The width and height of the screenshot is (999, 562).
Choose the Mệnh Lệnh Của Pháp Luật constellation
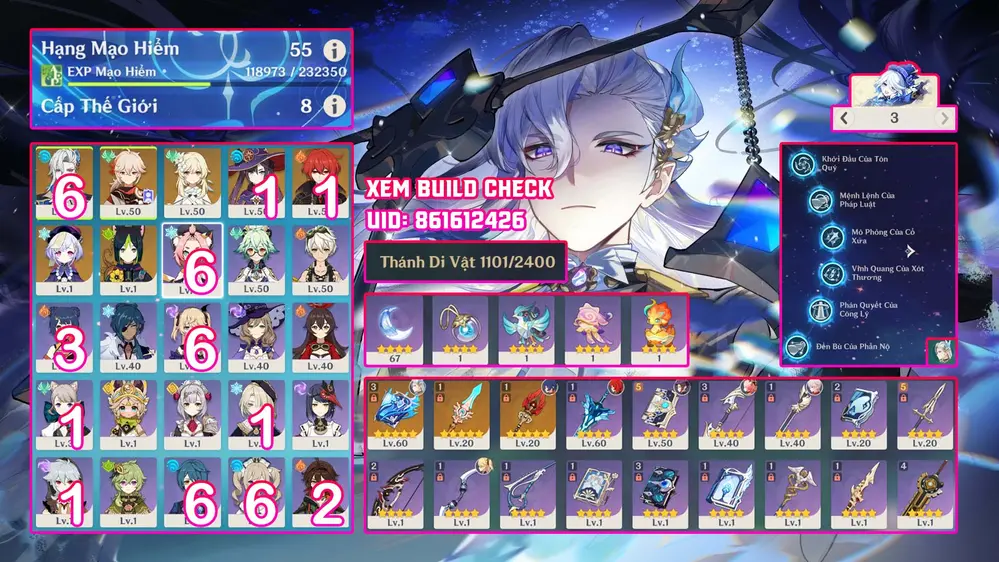[x=820, y=201]
